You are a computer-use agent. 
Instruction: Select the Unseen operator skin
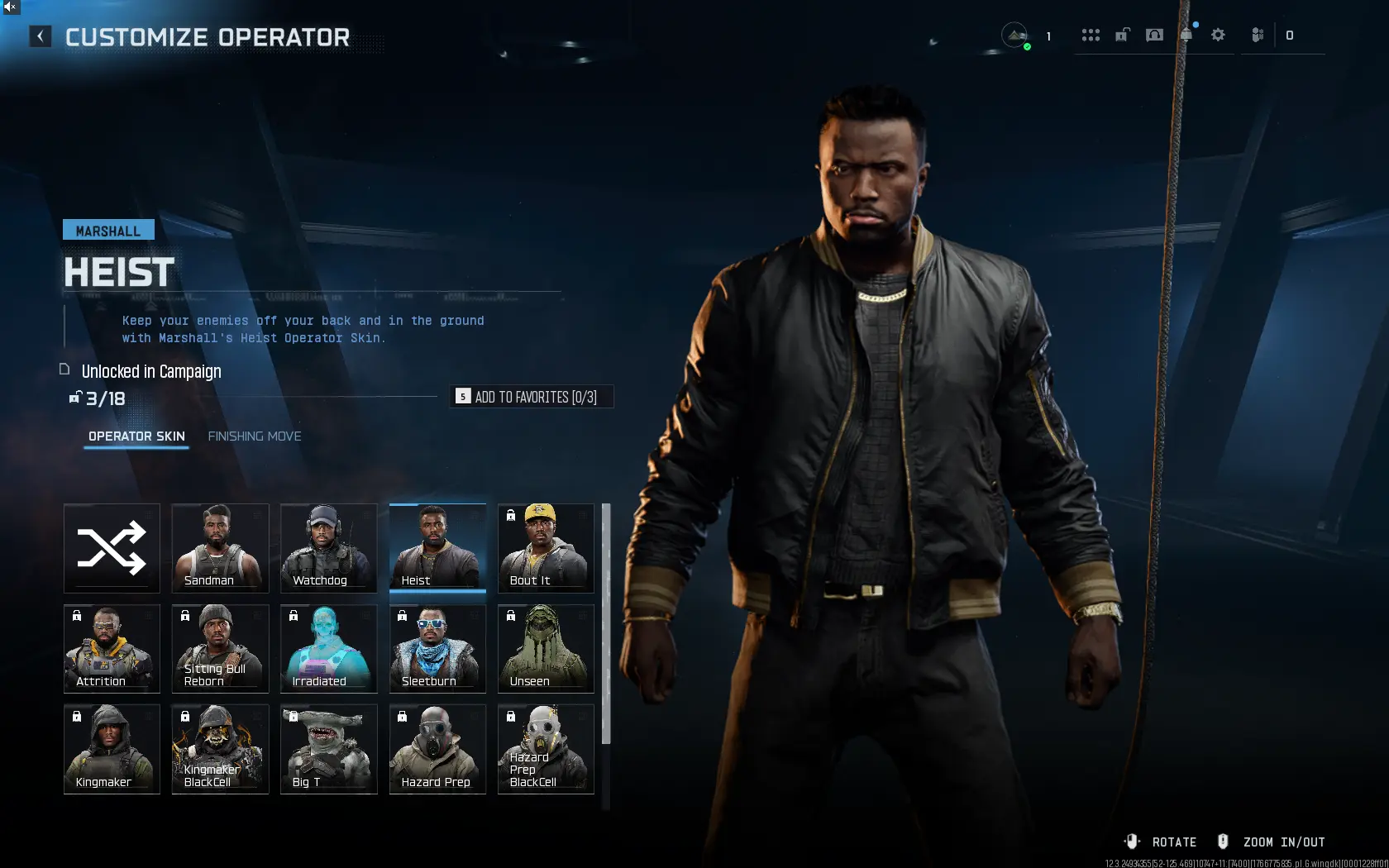tap(545, 649)
